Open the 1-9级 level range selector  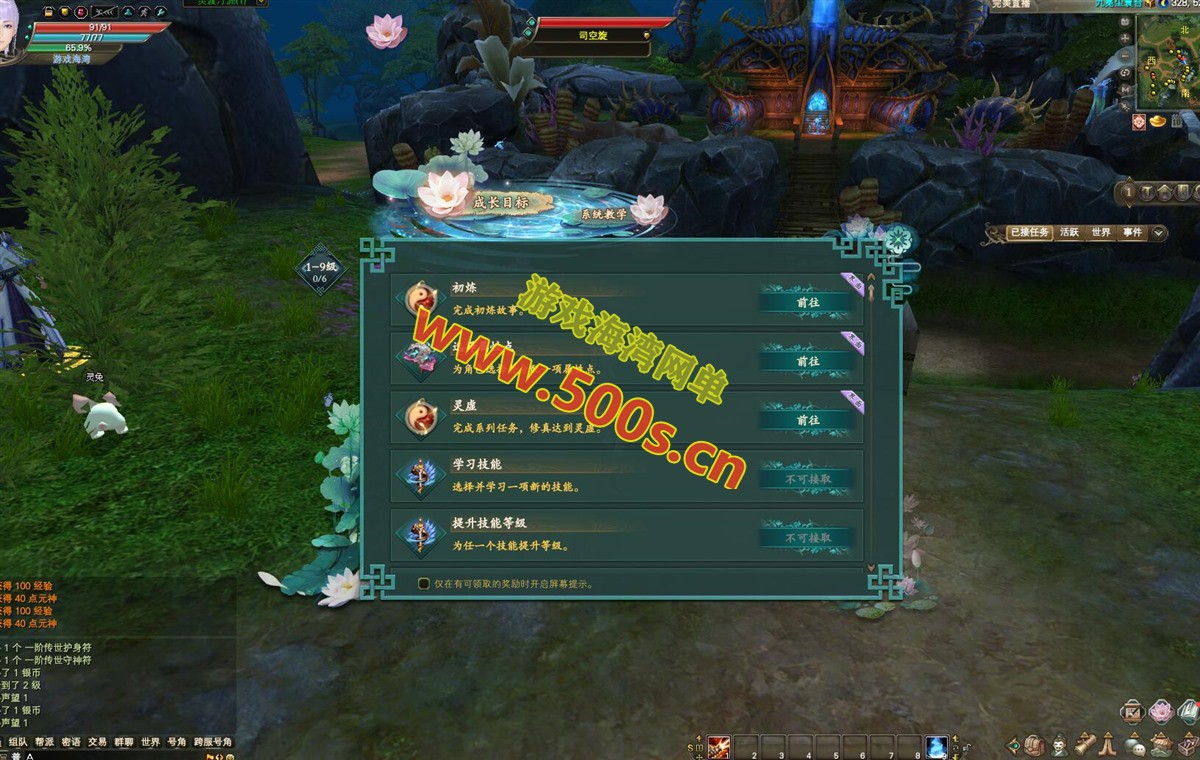[321, 271]
